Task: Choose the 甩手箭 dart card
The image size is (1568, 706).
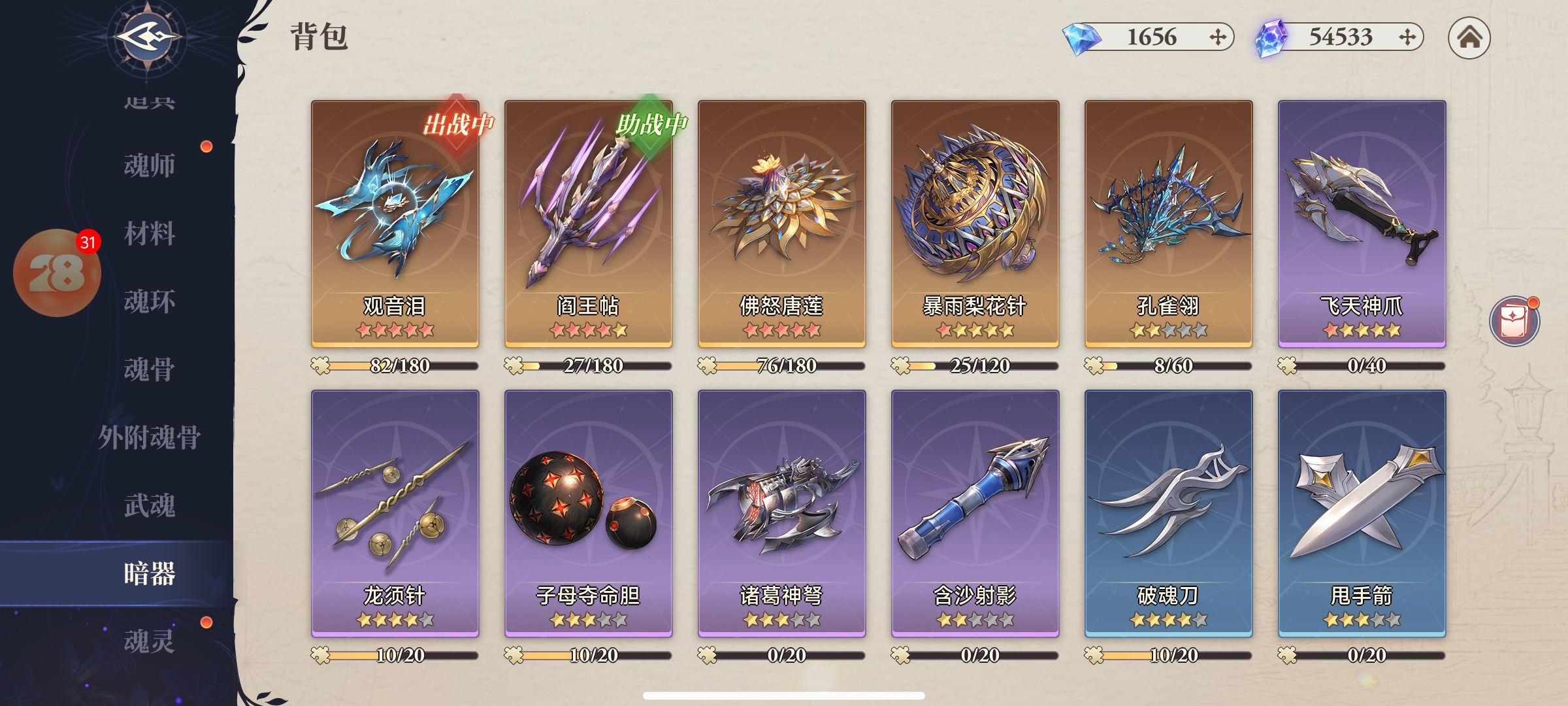Action: pos(1362,513)
